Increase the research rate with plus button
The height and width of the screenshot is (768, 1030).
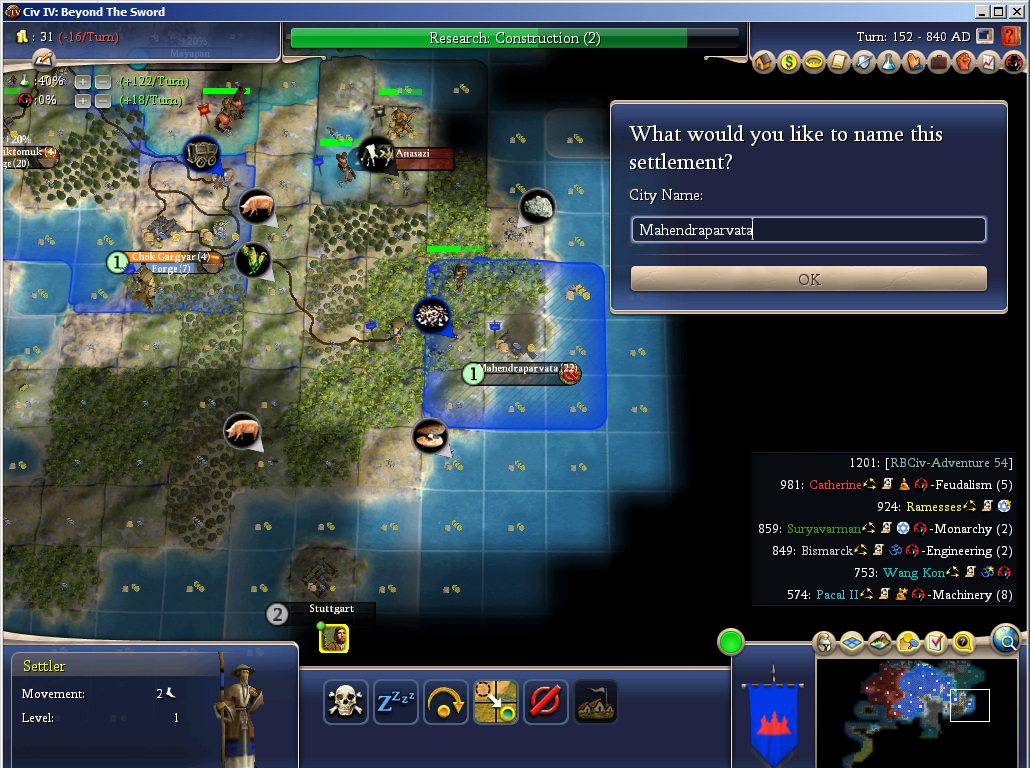(83, 81)
